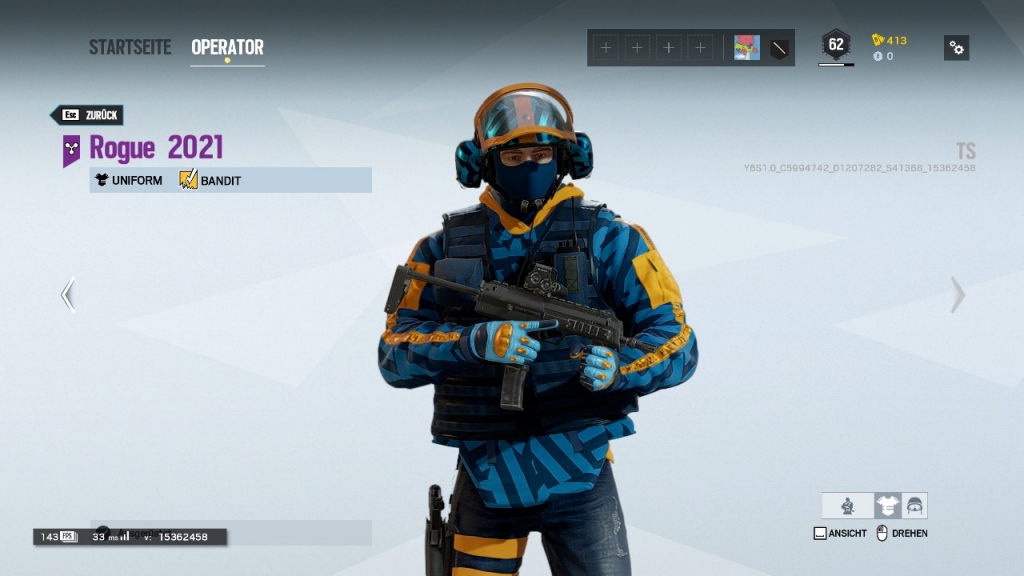Image resolution: width=1024 pixels, height=576 pixels.
Task: Switch to the Startseite tab
Action: [x=130, y=47]
